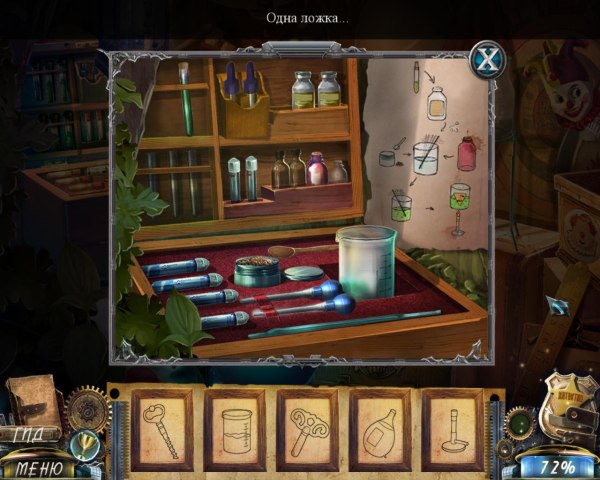Select the stand-shaped item inventory slot
Image resolution: width=600 pixels, height=480 pixels.
(x=452, y=429)
